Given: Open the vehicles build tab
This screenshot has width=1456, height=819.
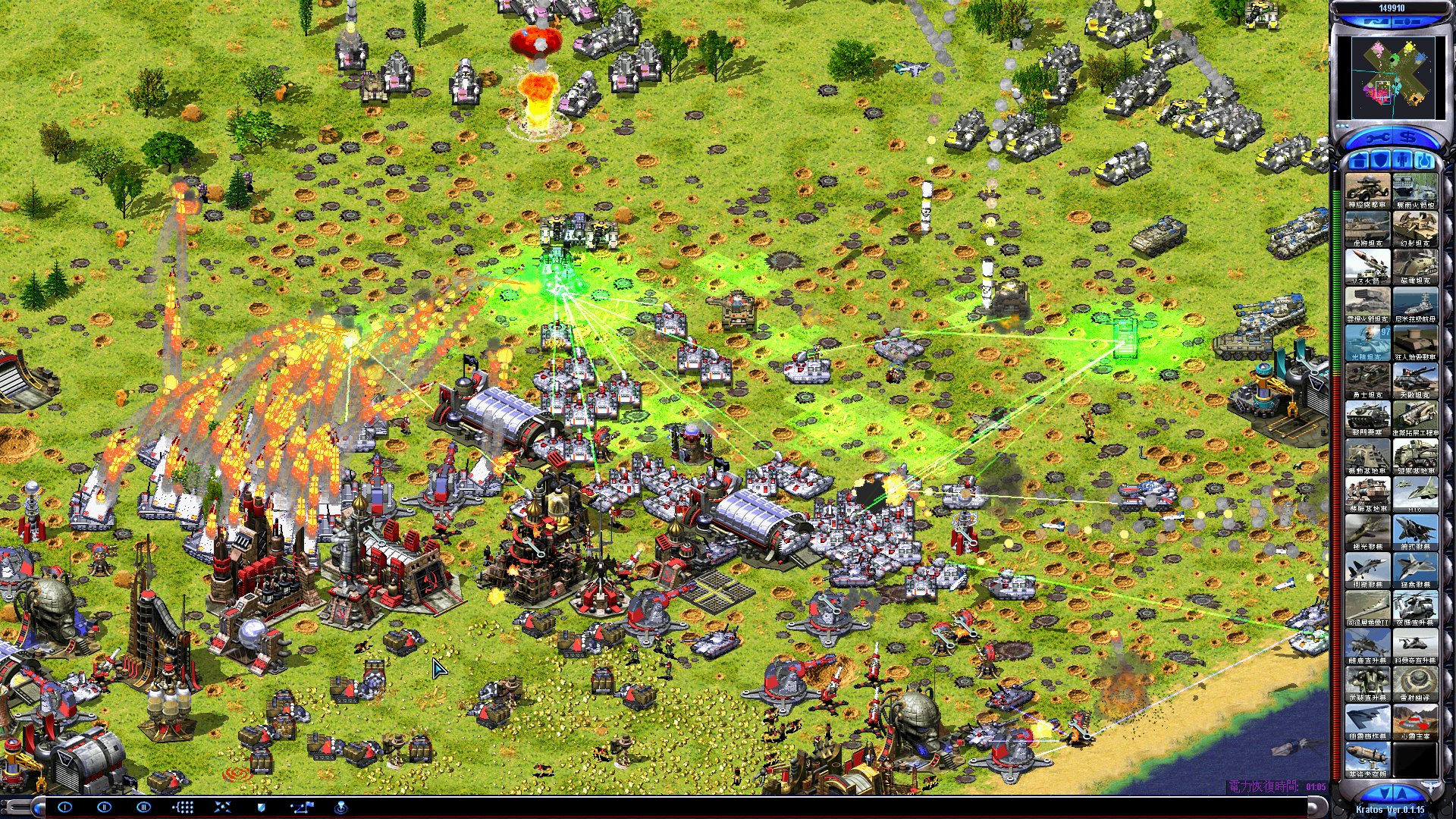Looking at the screenshot, I should coord(1424,161).
